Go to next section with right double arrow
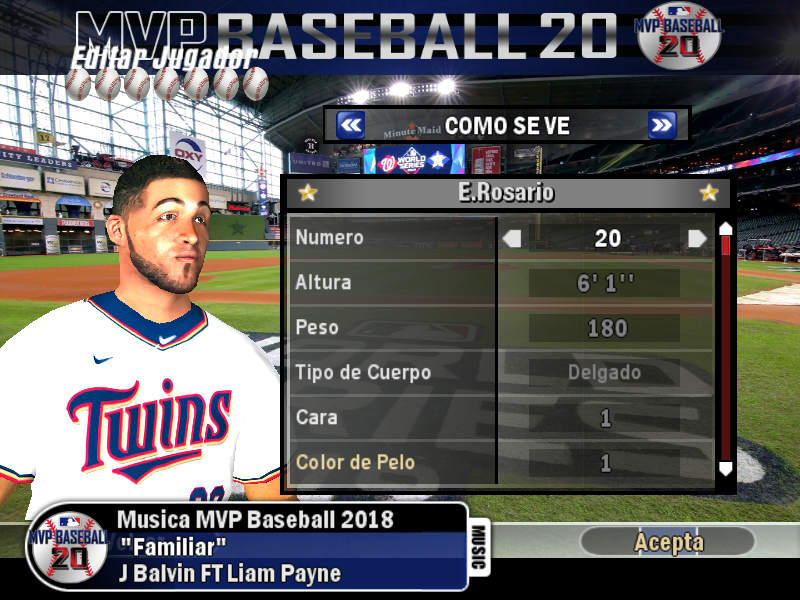The height and width of the screenshot is (600, 800). click(x=661, y=125)
